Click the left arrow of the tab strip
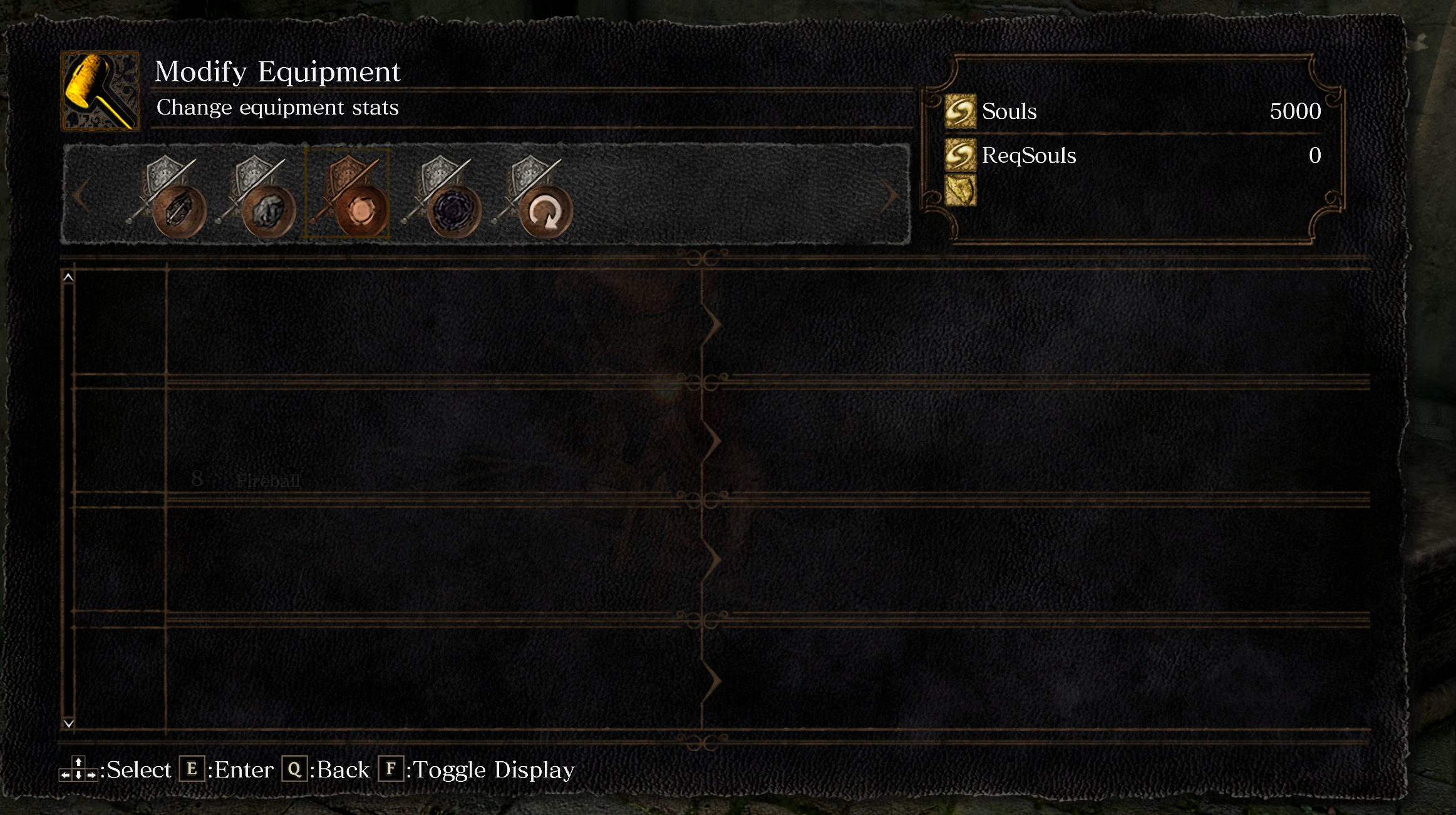 81,196
